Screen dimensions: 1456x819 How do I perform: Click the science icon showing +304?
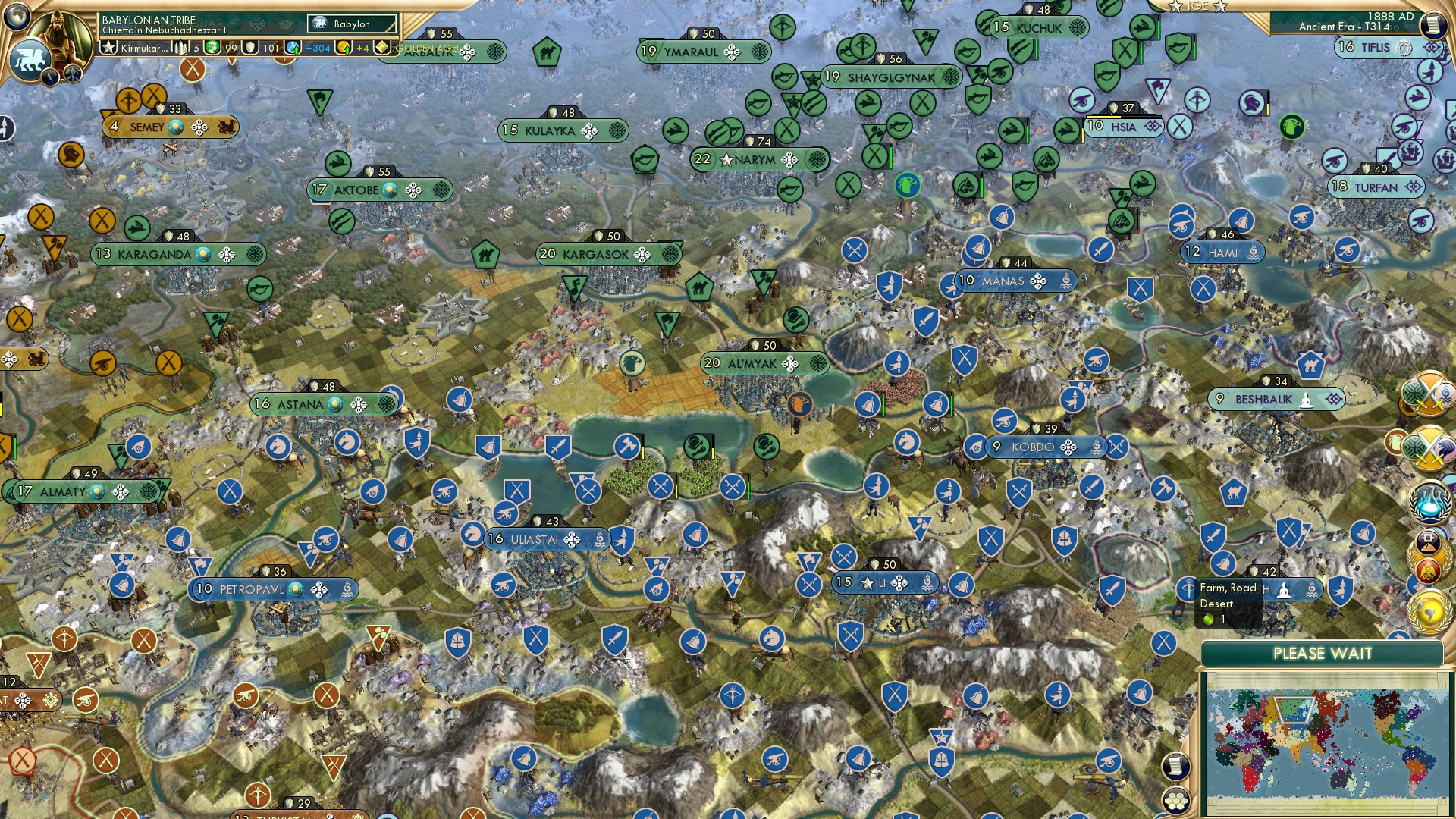(x=292, y=49)
